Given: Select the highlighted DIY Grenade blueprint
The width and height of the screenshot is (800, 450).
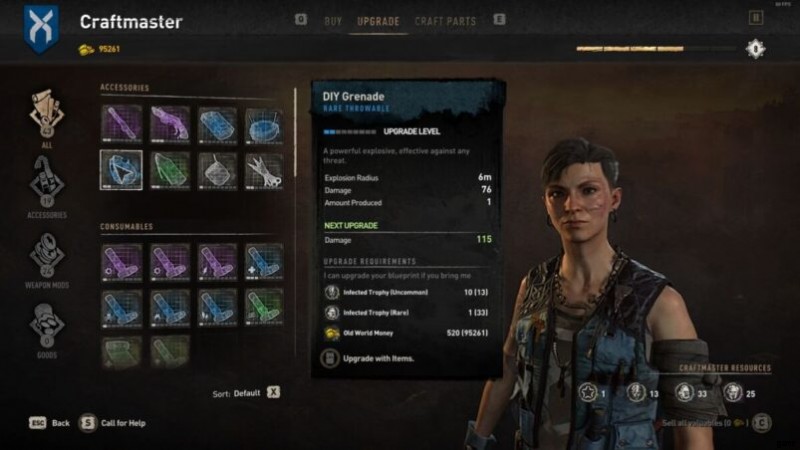Looking at the screenshot, I should pyautogui.click(x=121, y=170).
